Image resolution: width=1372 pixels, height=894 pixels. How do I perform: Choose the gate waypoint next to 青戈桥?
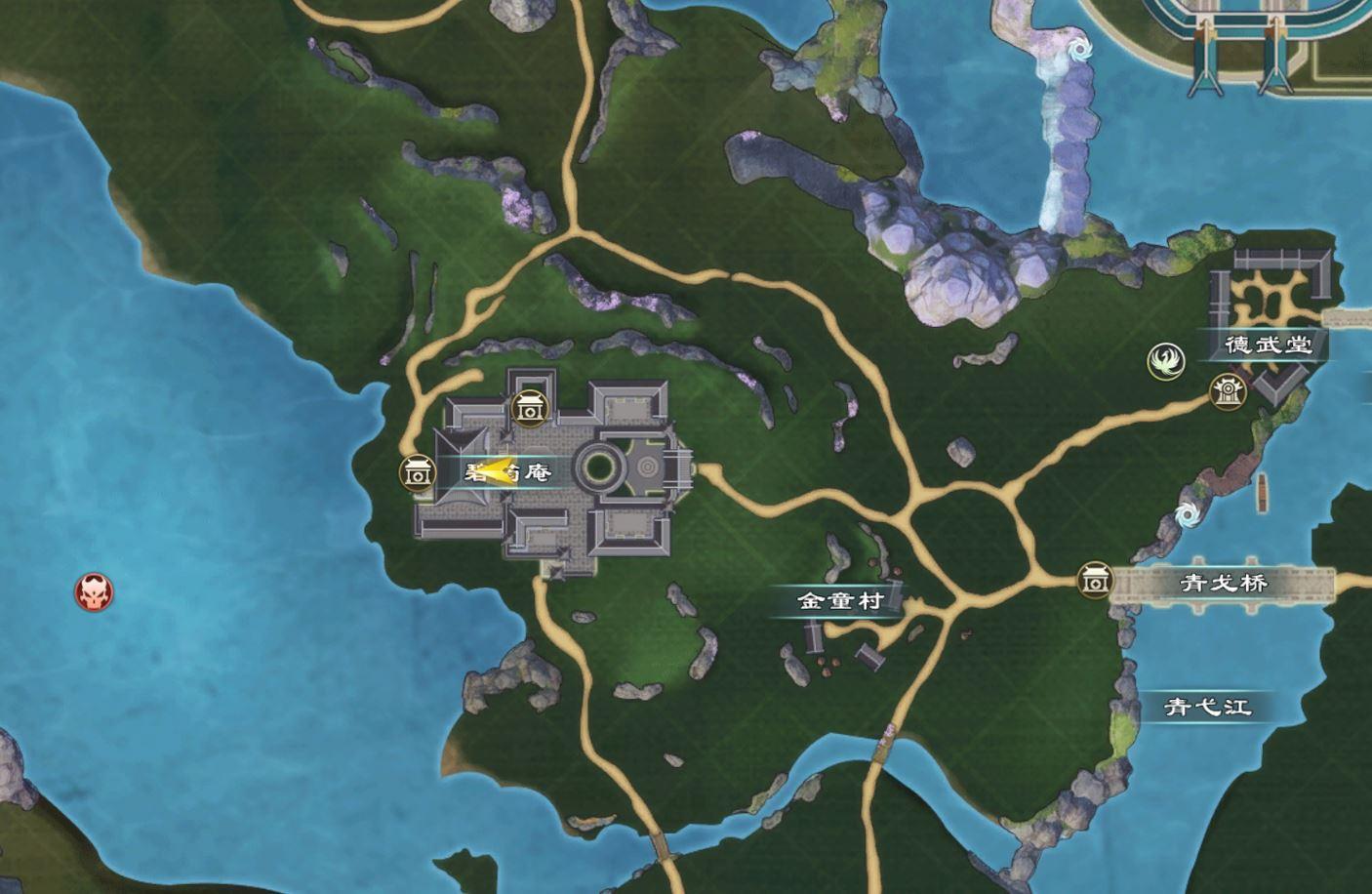(x=1095, y=582)
